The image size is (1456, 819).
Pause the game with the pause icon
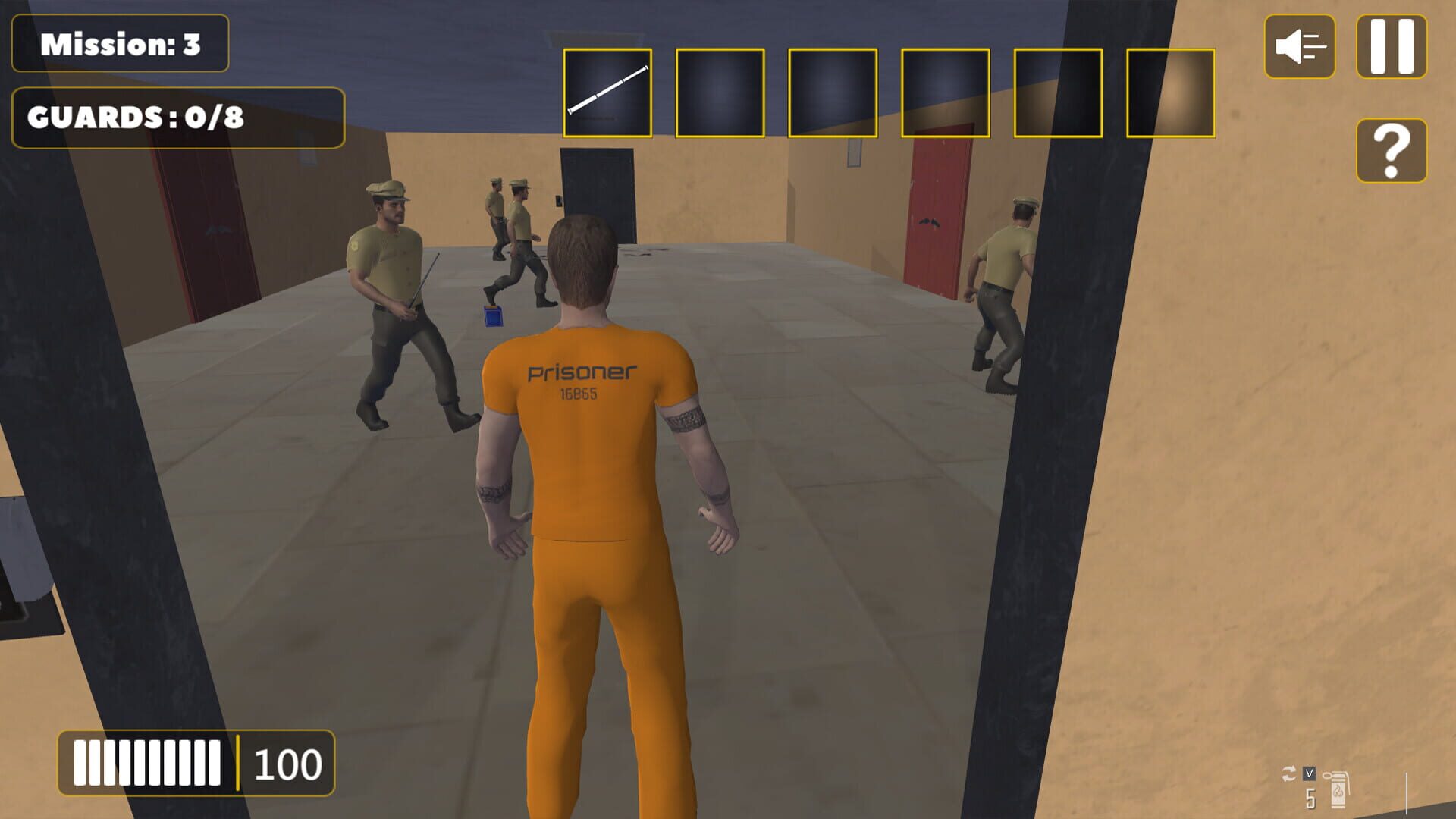(1393, 47)
